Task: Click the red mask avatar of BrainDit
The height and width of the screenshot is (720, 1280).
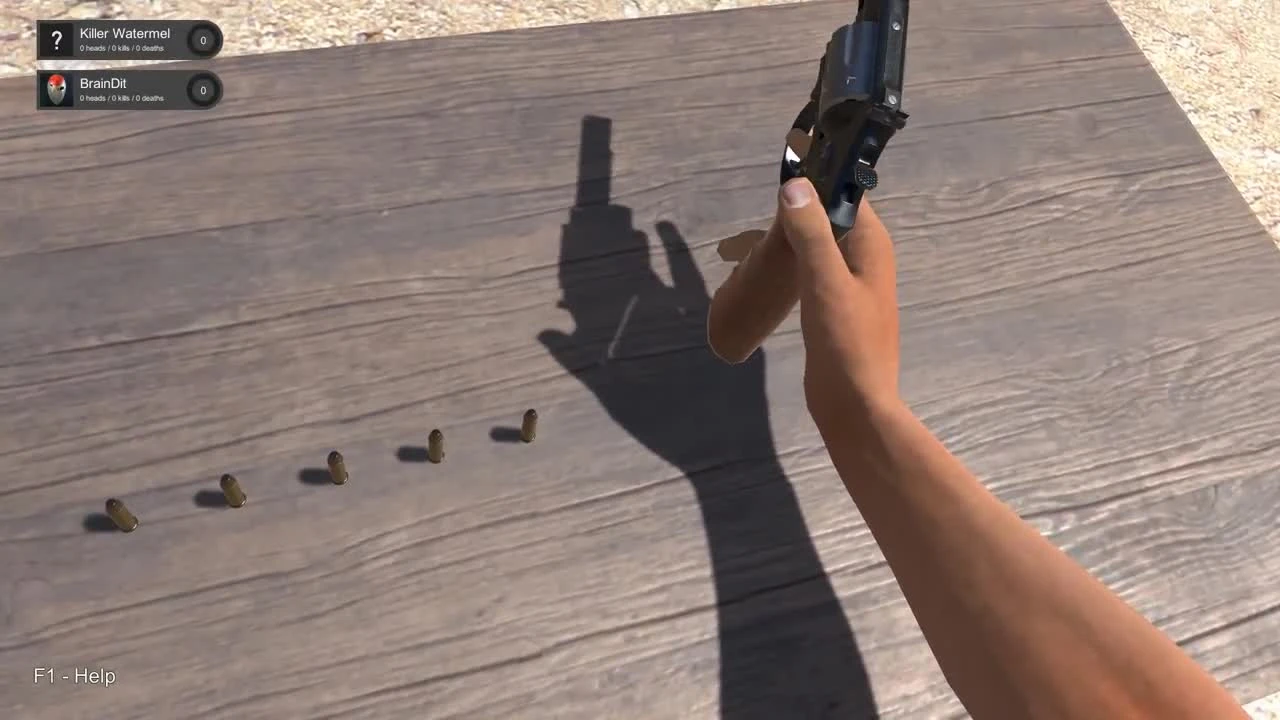Action: click(x=57, y=90)
